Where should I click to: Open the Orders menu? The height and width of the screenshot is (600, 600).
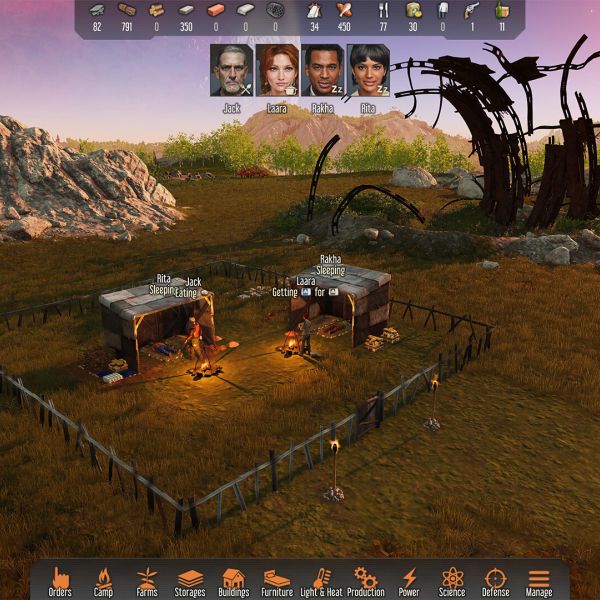[x=60, y=580]
